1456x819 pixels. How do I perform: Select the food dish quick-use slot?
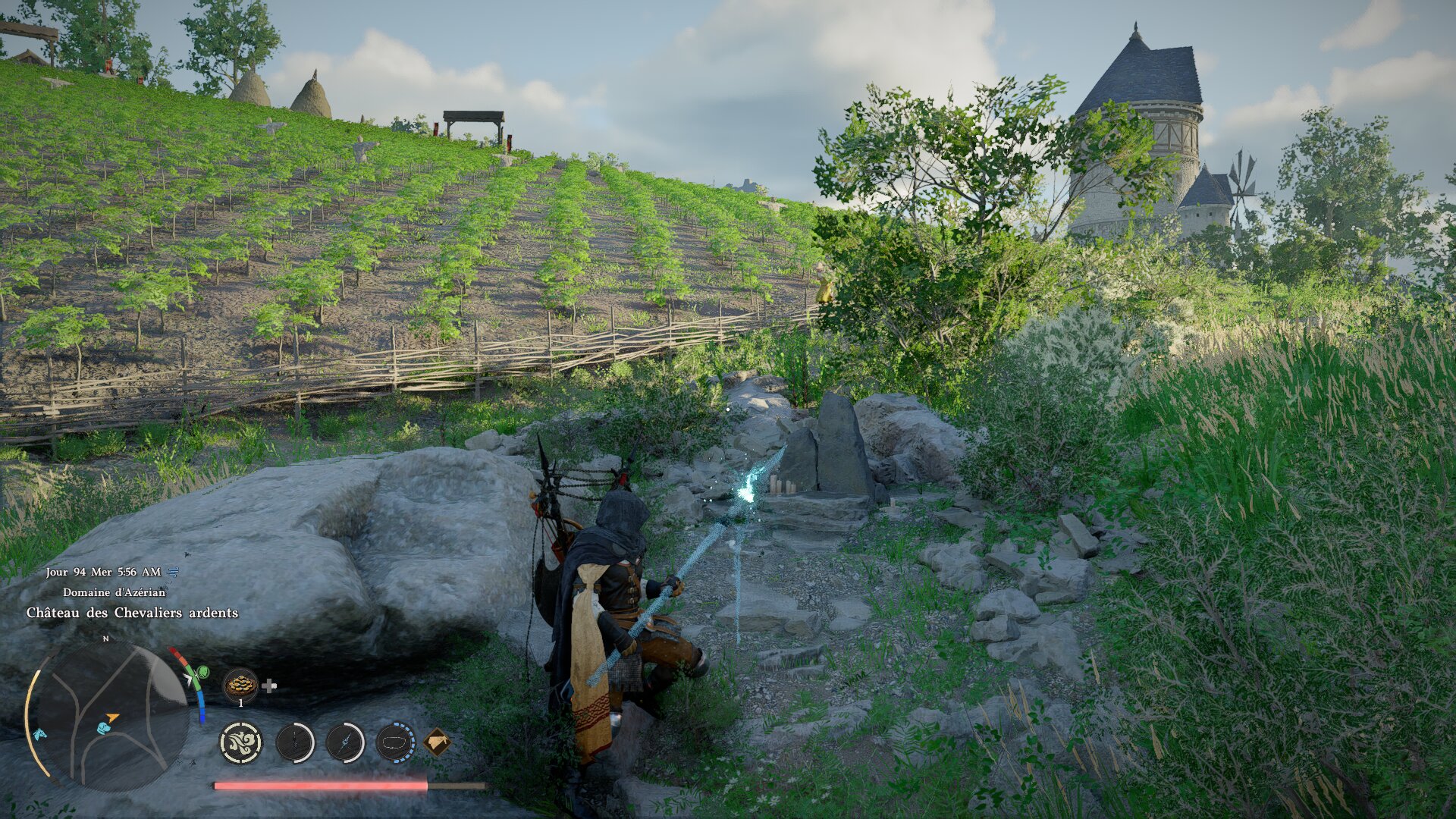click(240, 684)
